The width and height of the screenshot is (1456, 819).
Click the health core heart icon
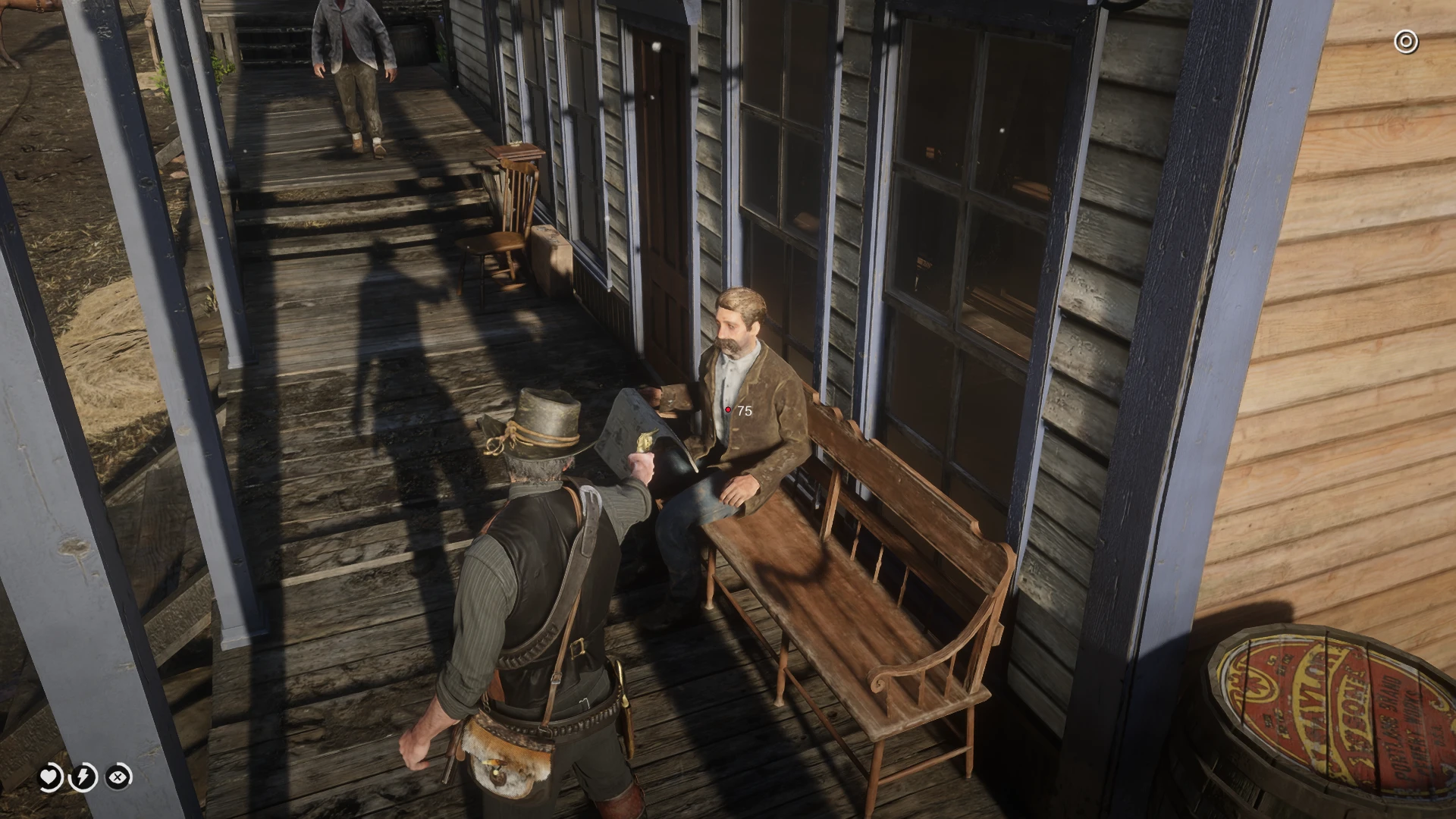(x=47, y=777)
